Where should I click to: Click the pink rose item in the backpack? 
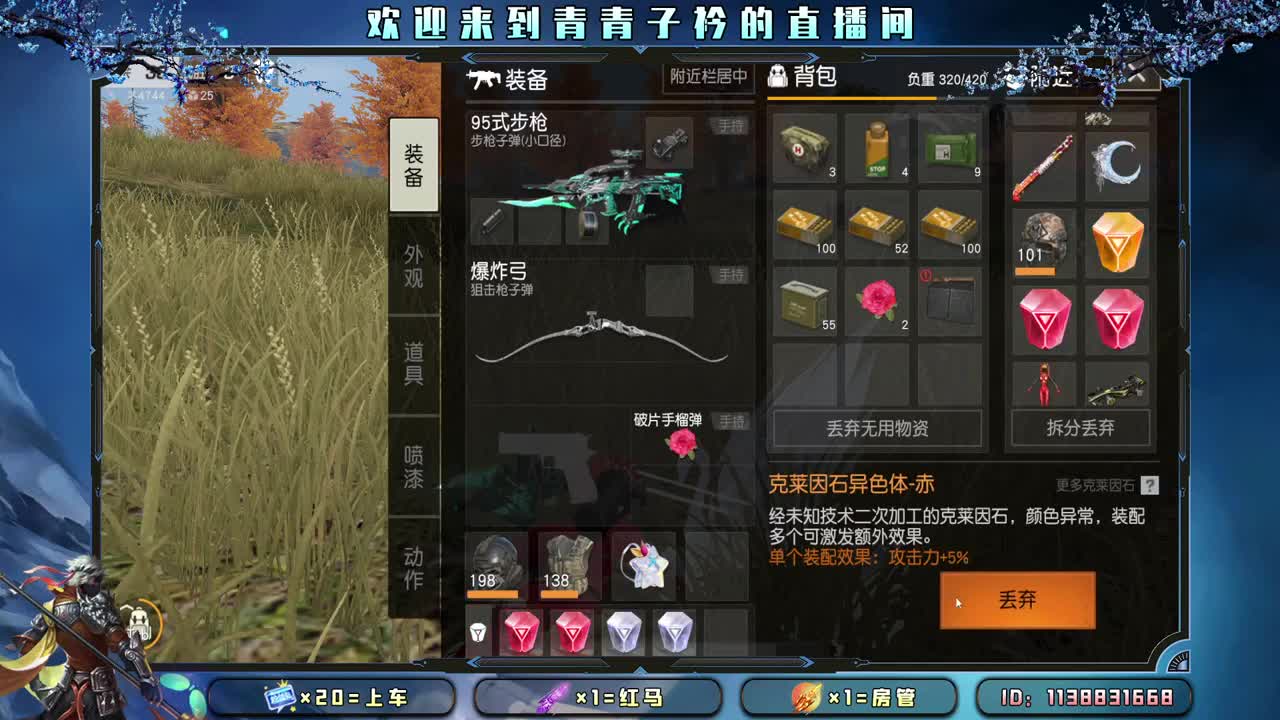coord(878,298)
